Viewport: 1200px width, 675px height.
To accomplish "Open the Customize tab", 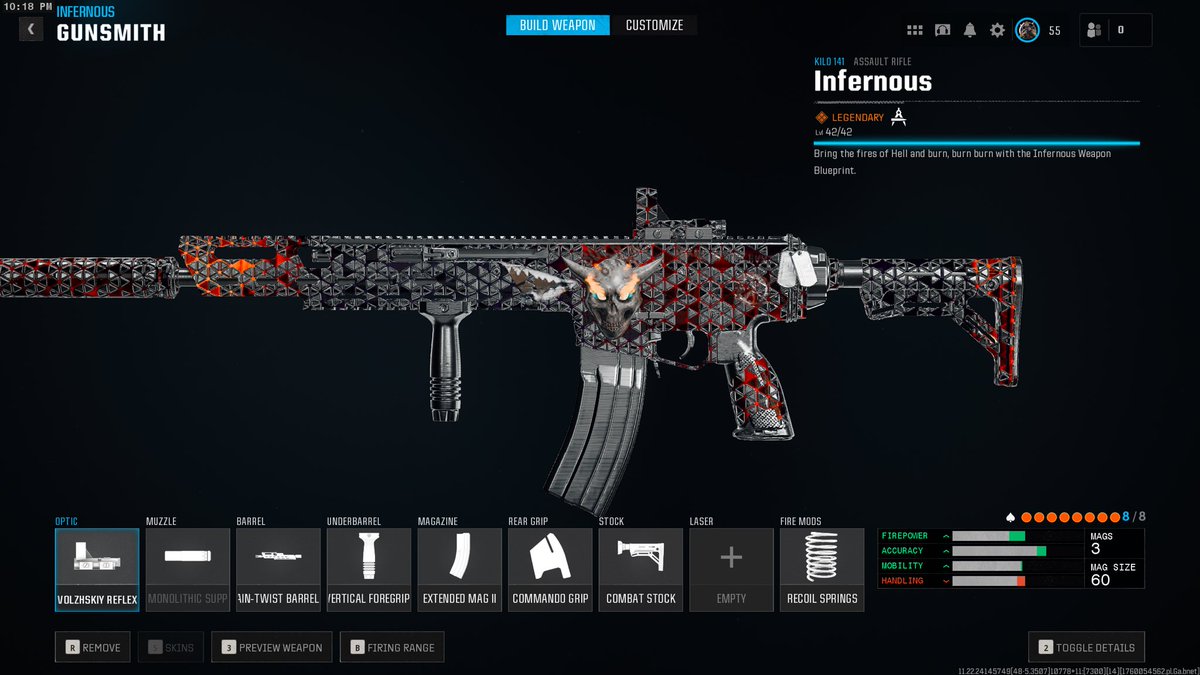I will (655, 25).
